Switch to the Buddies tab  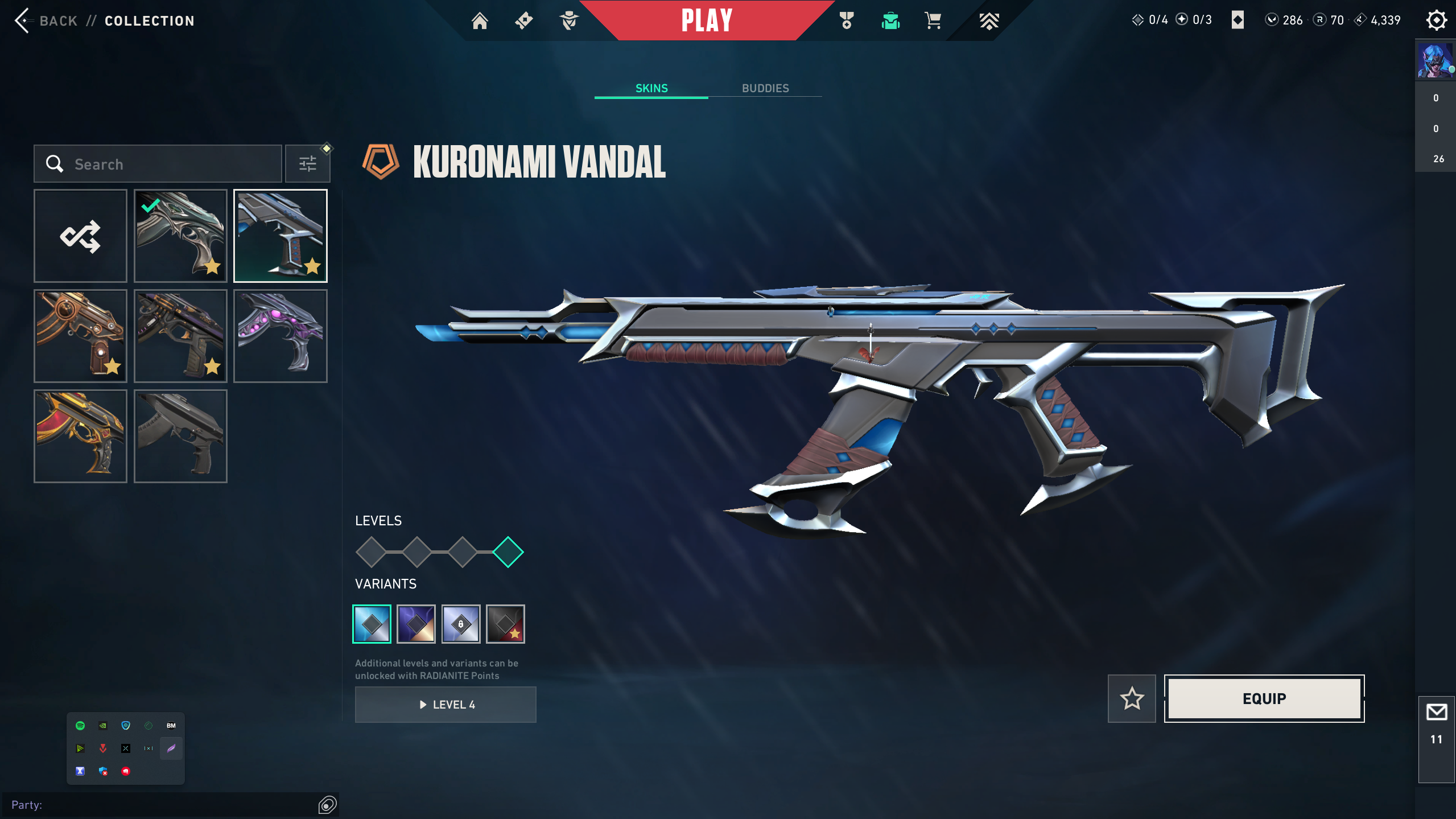point(765,88)
